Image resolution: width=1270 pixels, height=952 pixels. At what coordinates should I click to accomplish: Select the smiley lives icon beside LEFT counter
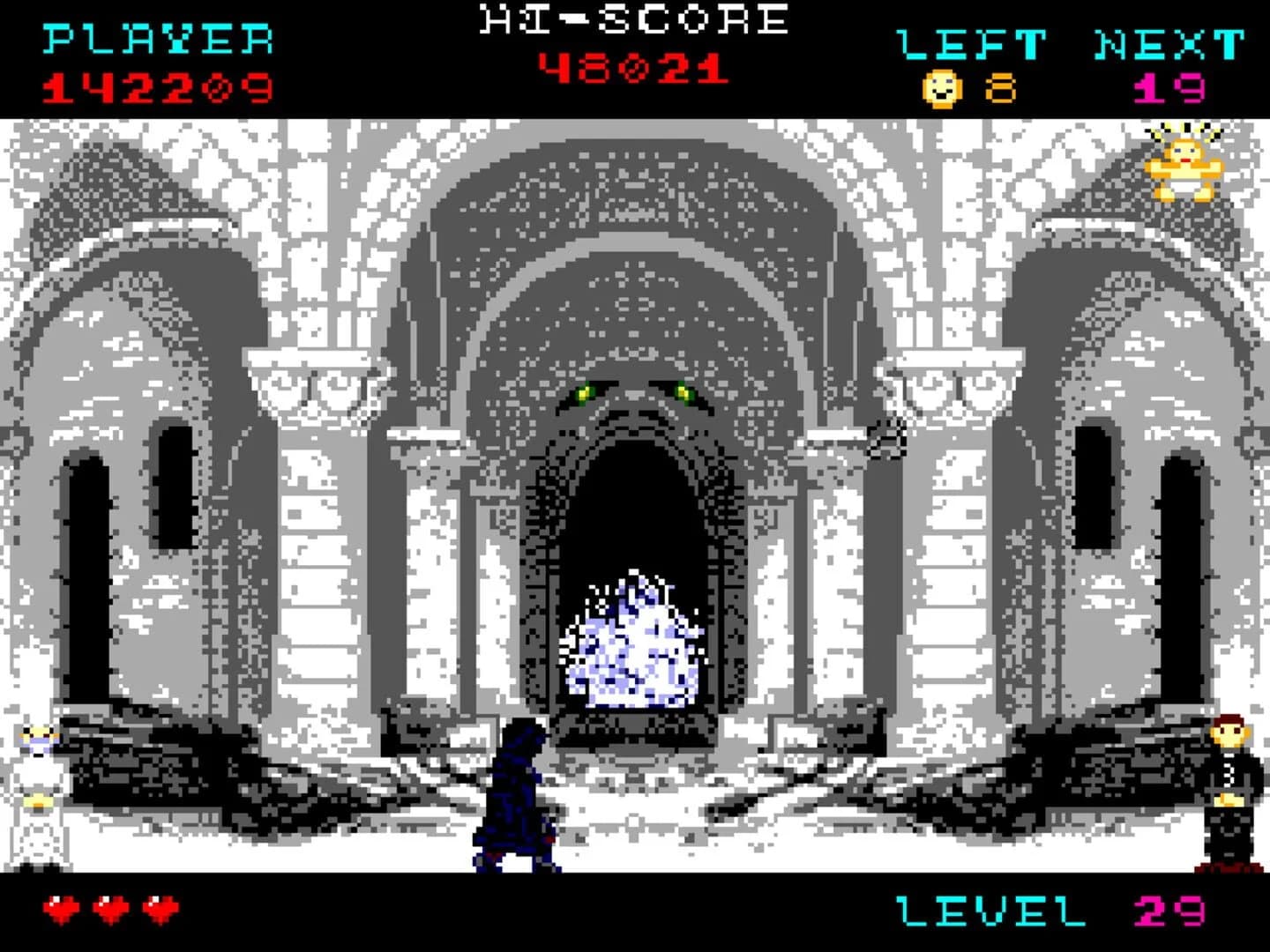[x=941, y=86]
